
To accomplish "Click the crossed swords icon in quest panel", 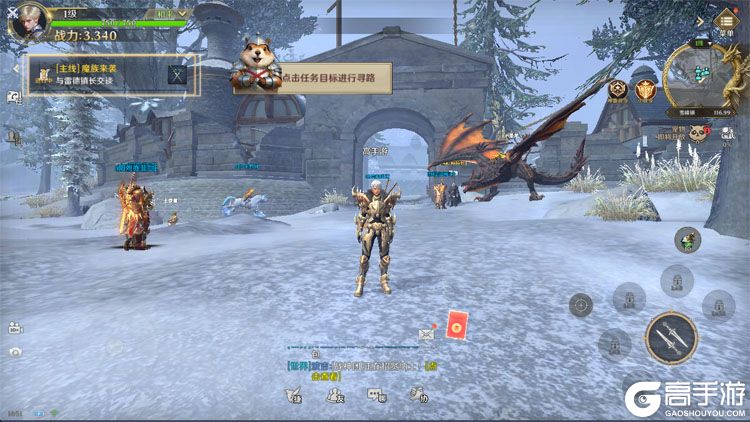I will point(178,74).
